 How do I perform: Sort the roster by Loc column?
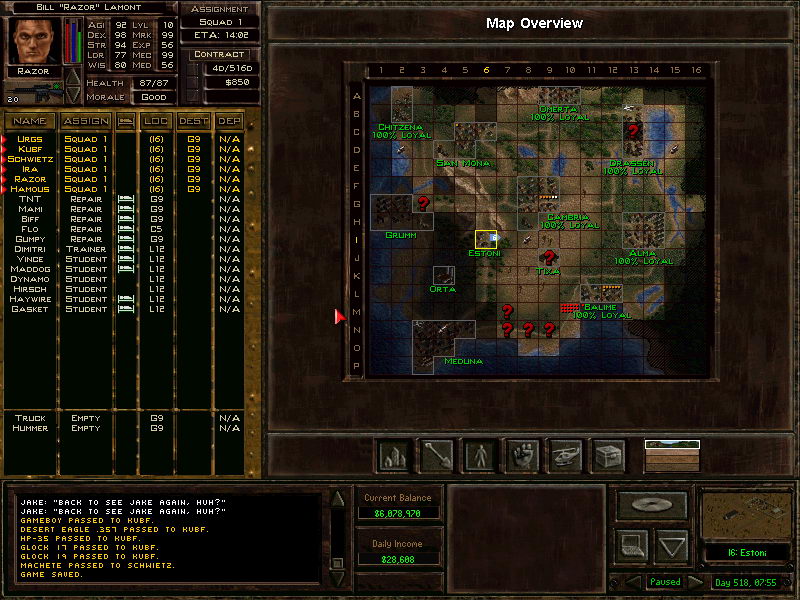[x=156, y=121]
